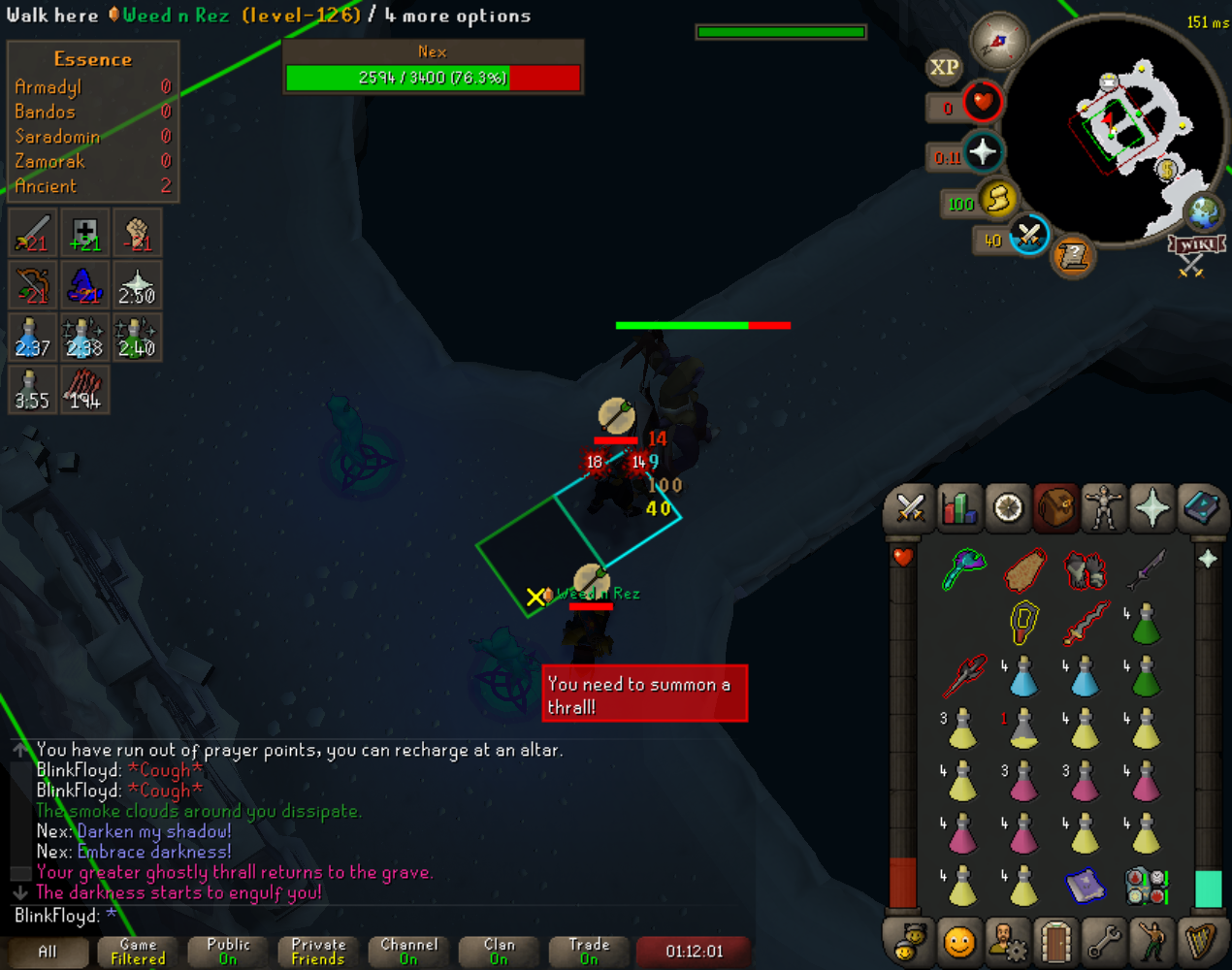
Task: Switch to the Skills tab
Action: [x=958, y=508]
